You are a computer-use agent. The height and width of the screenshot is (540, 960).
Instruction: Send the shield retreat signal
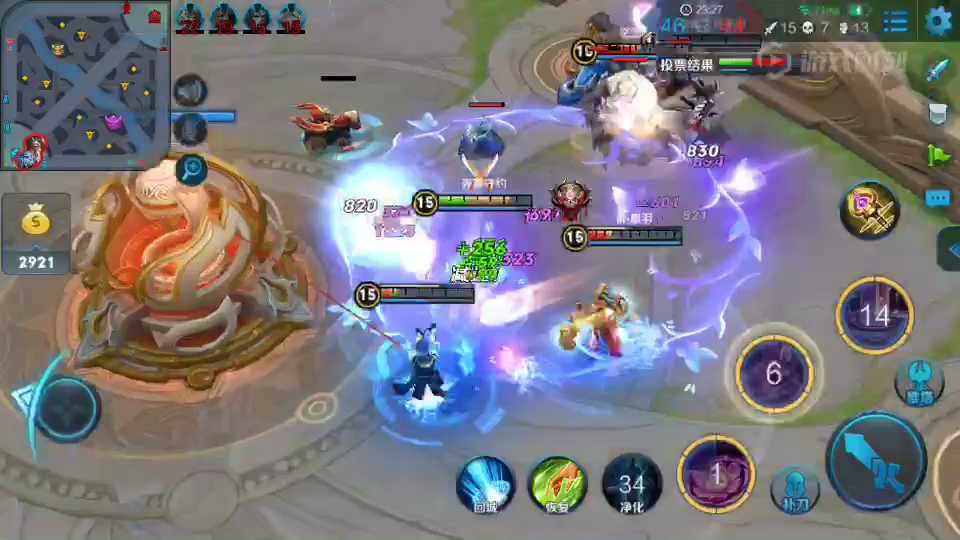(x=937, y=112)
